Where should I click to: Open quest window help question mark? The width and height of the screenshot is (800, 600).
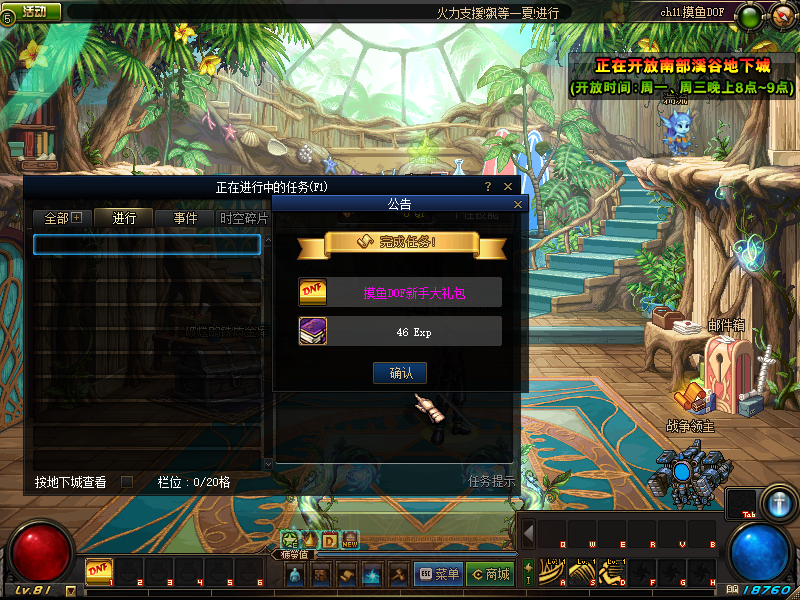pyautogui.click(x=488, y=186)
